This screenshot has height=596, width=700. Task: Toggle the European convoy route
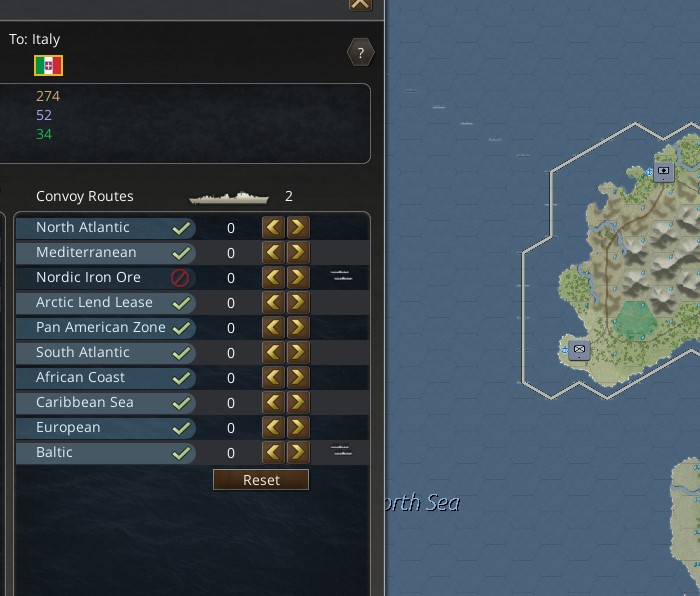click(181, 428)
